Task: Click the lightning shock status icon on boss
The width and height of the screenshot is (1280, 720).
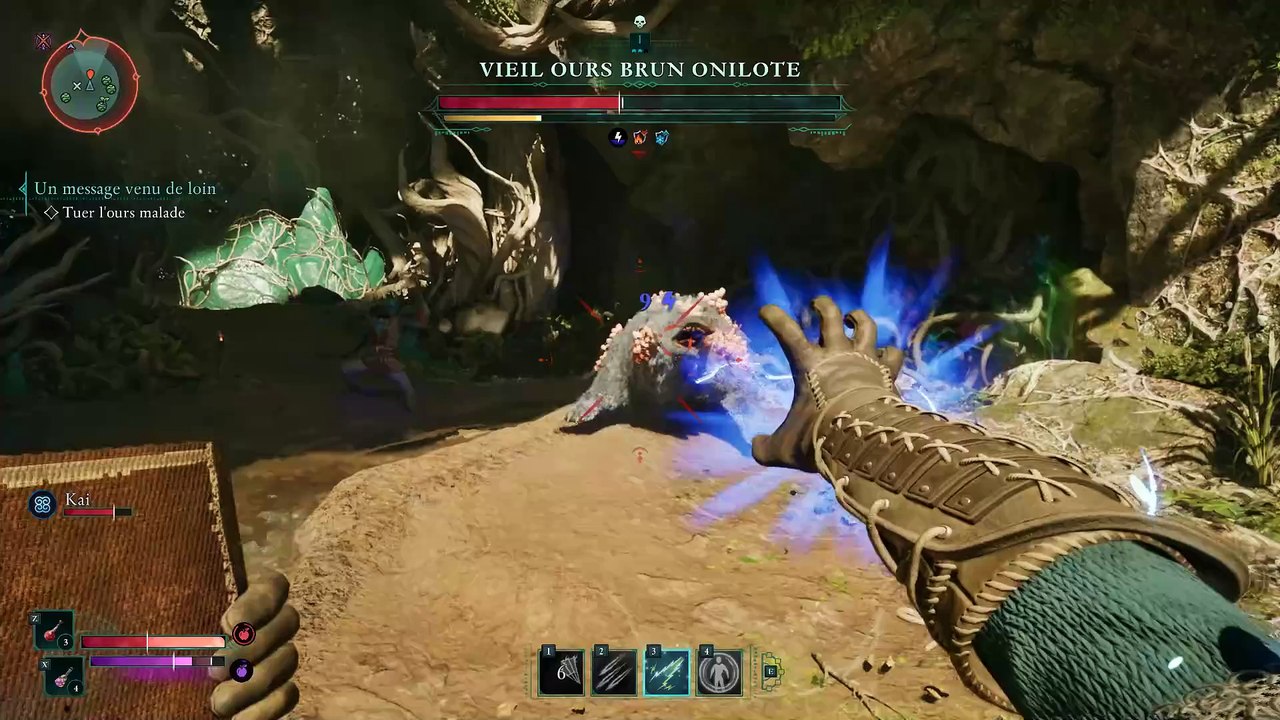Action: point(618,138)
